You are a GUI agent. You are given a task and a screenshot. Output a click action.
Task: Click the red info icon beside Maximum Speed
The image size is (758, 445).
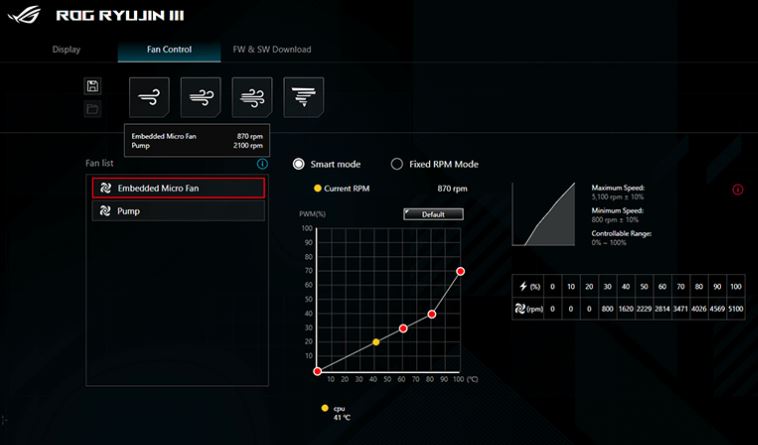point(738,190)
